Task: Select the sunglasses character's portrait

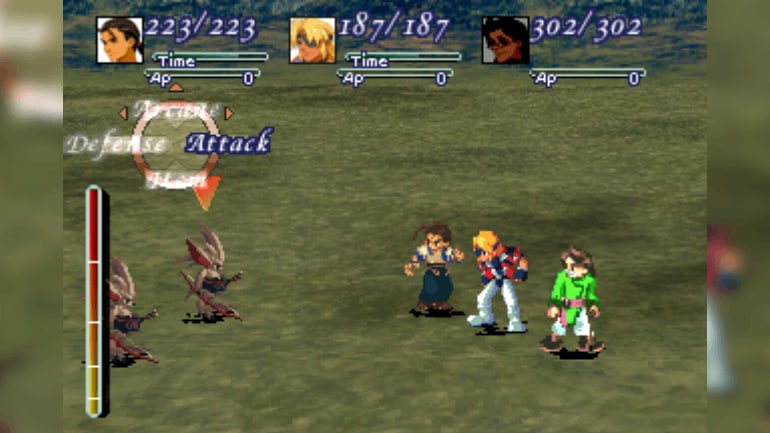Action: pos(505,40)
